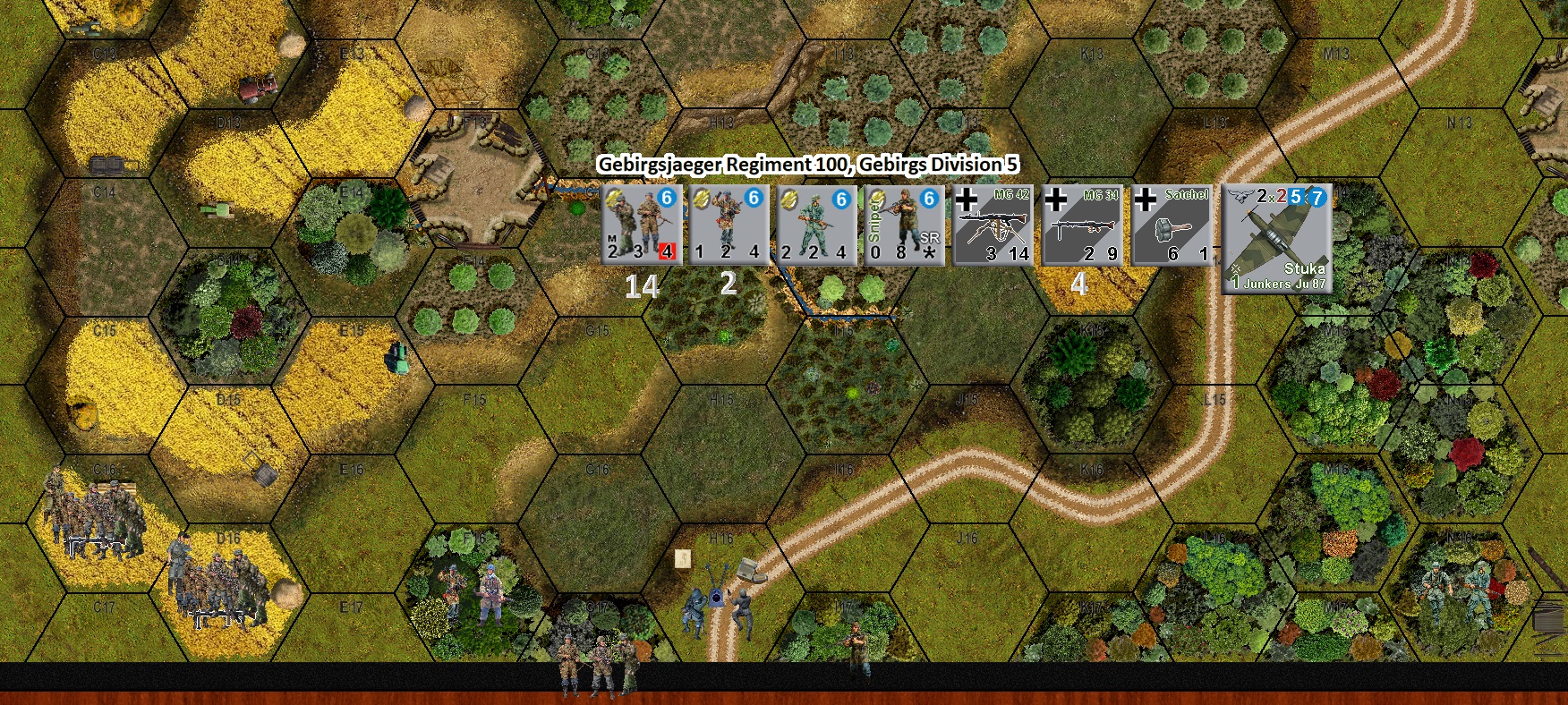Screen dimensions: 1568x705
Task: Pick the single soldier 1-2-4 counter
Action: 729,225
